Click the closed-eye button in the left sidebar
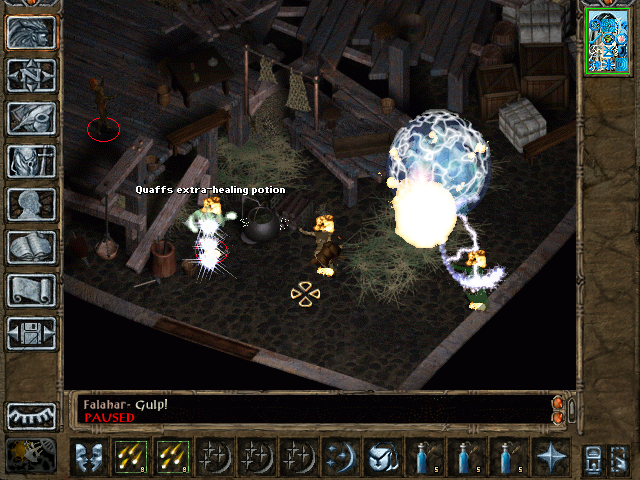Image resolution: width=640 pixels, height=480 pixels. coord(31,415)
